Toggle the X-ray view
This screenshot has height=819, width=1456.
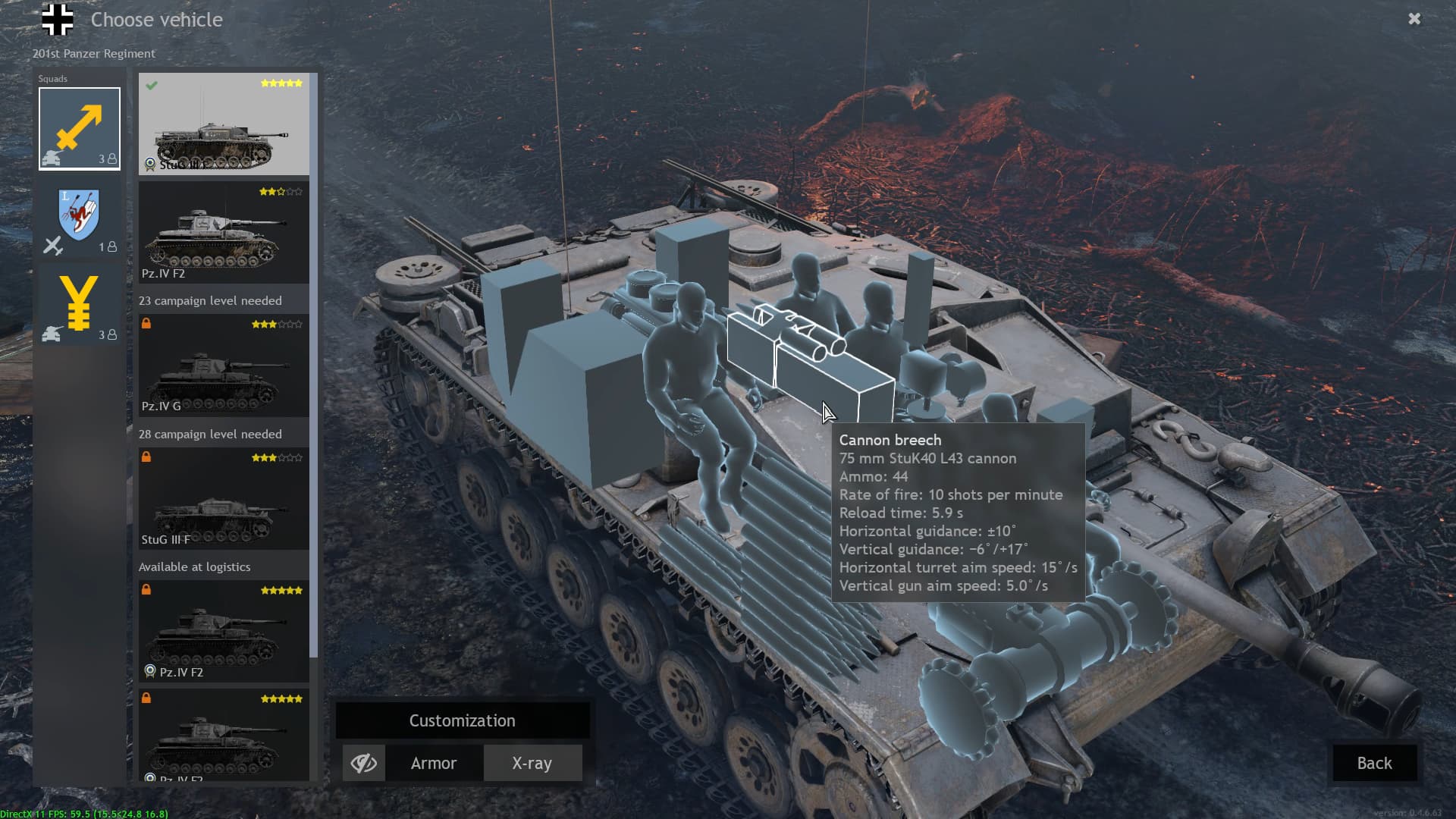(x=532, y=763)
